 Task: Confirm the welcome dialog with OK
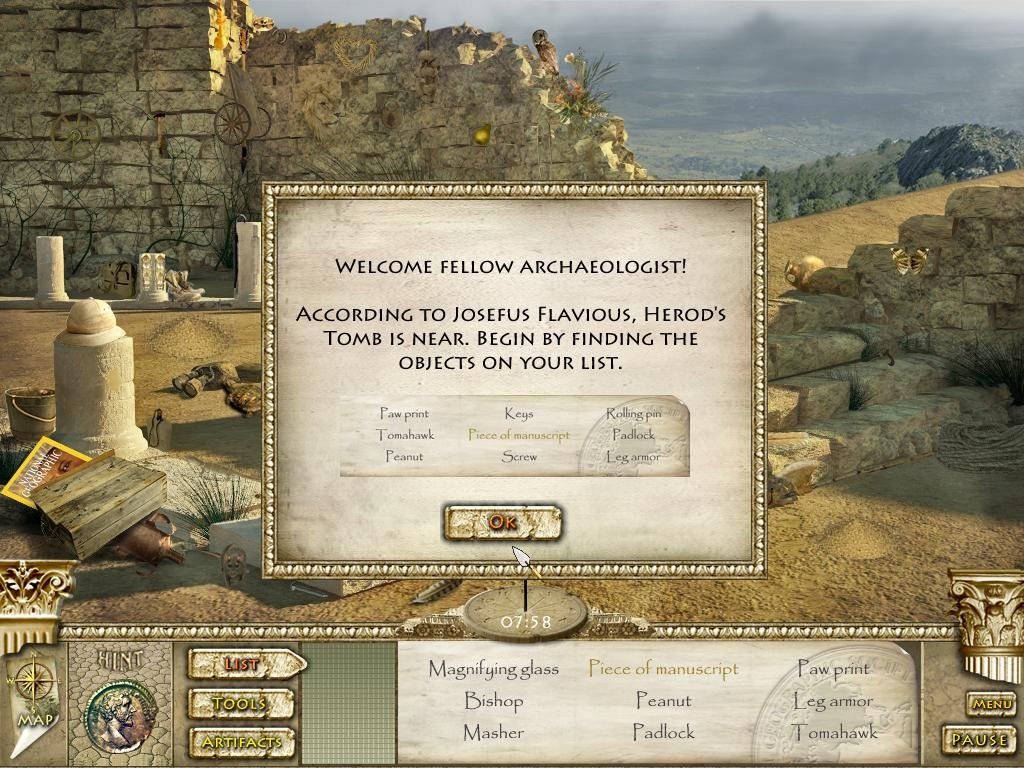pos(502,521)
